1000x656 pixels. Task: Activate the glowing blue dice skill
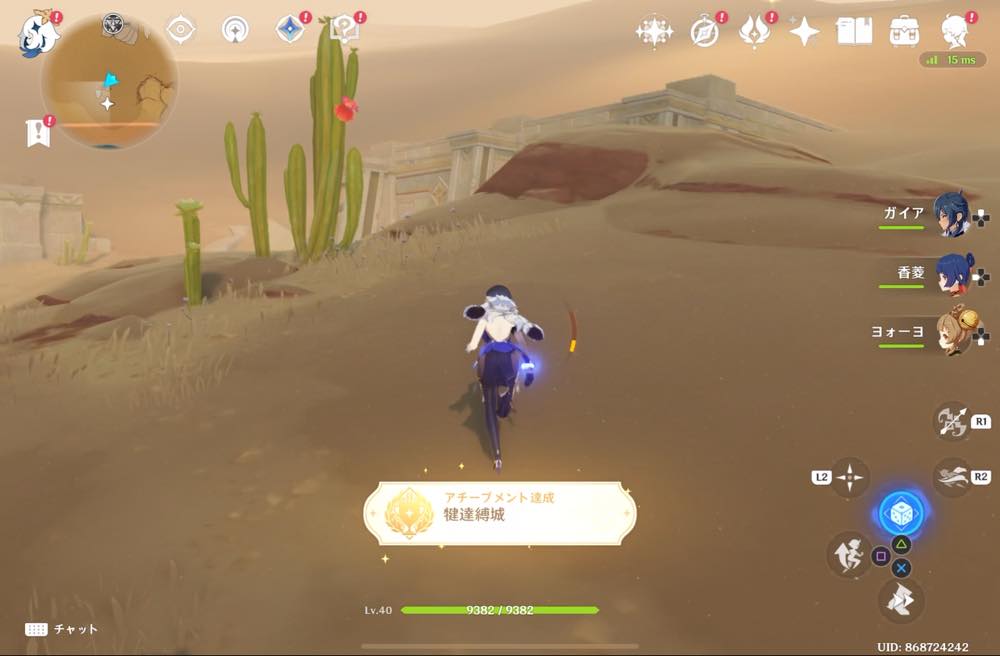[900, 514]
